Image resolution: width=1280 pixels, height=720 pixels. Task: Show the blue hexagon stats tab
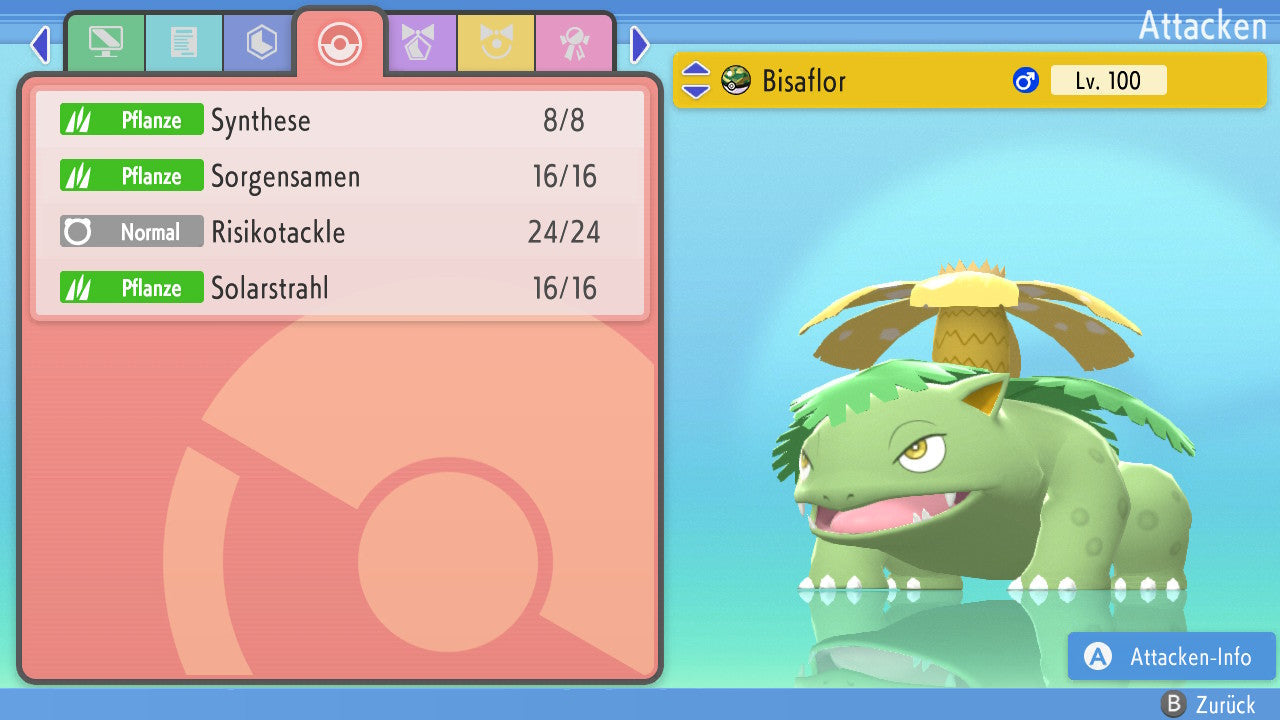tap(261, 43)
